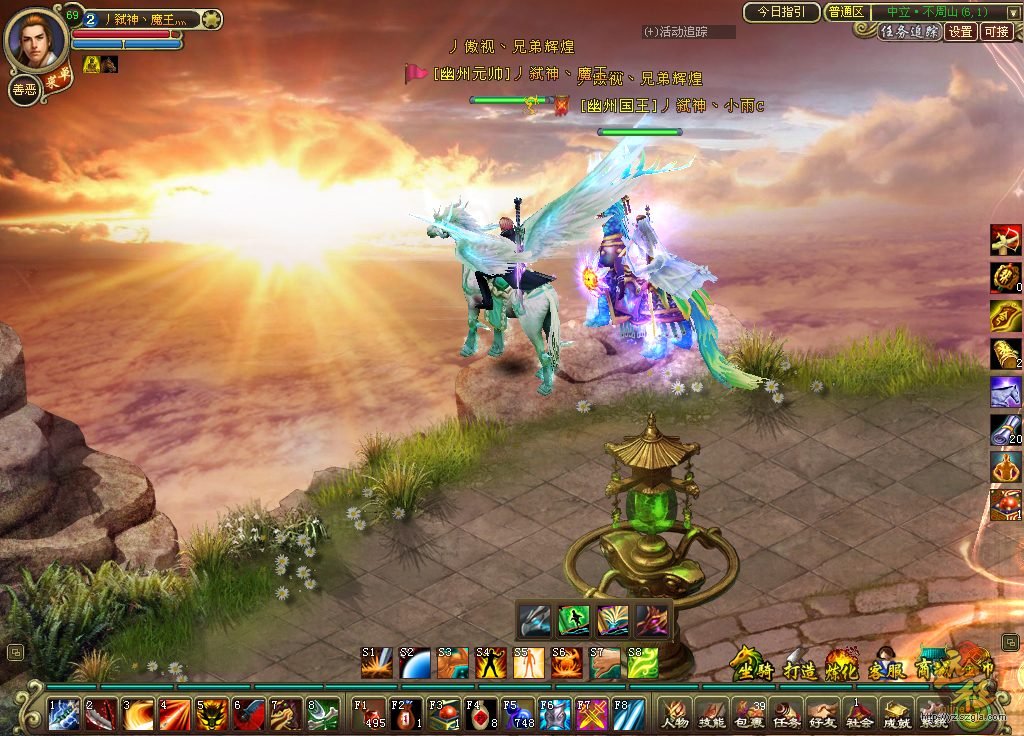Click the player portrait avatar
1024x736 pixels.
(37, 38)
